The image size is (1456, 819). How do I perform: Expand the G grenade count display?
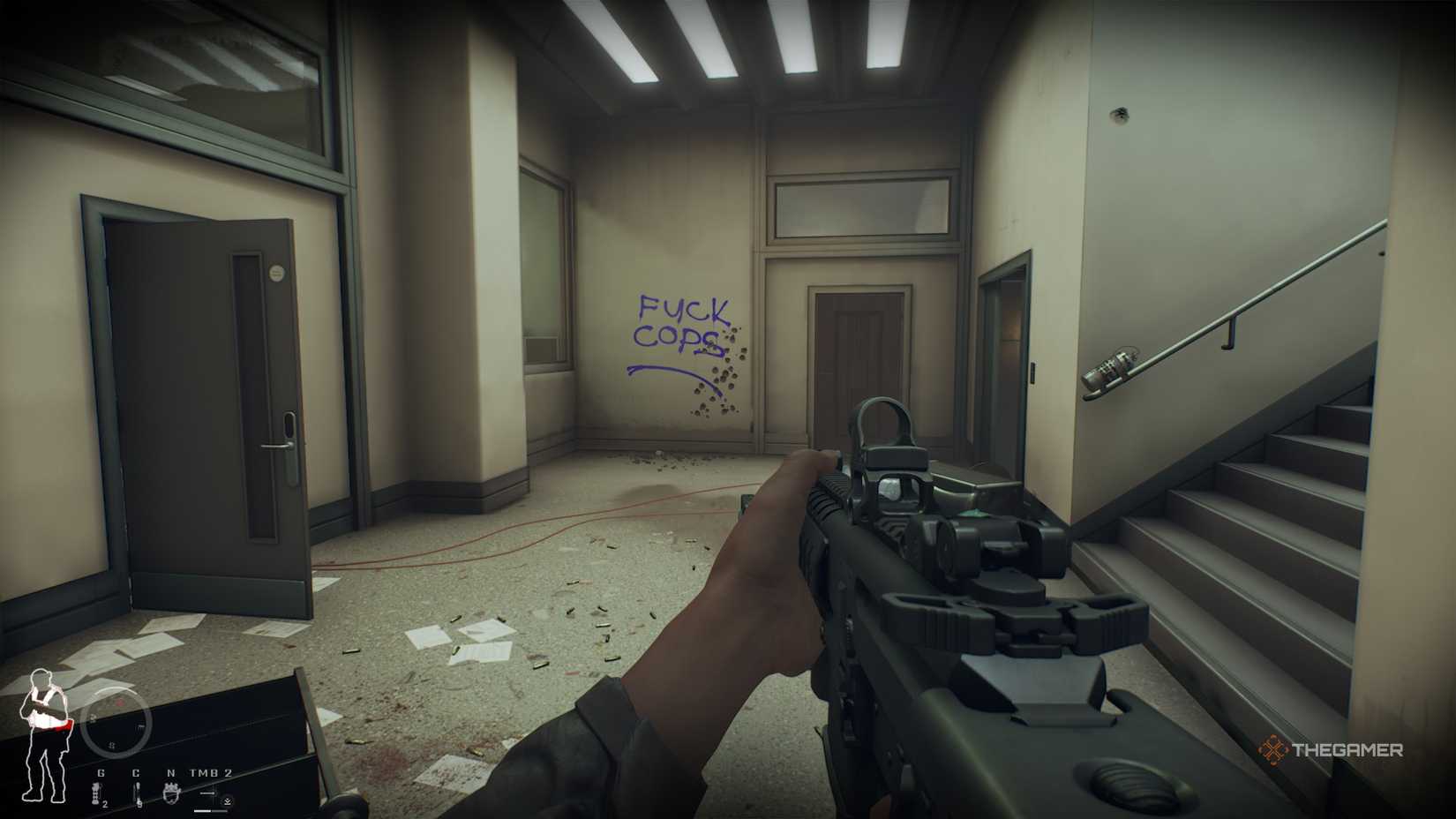click(104, 805)
